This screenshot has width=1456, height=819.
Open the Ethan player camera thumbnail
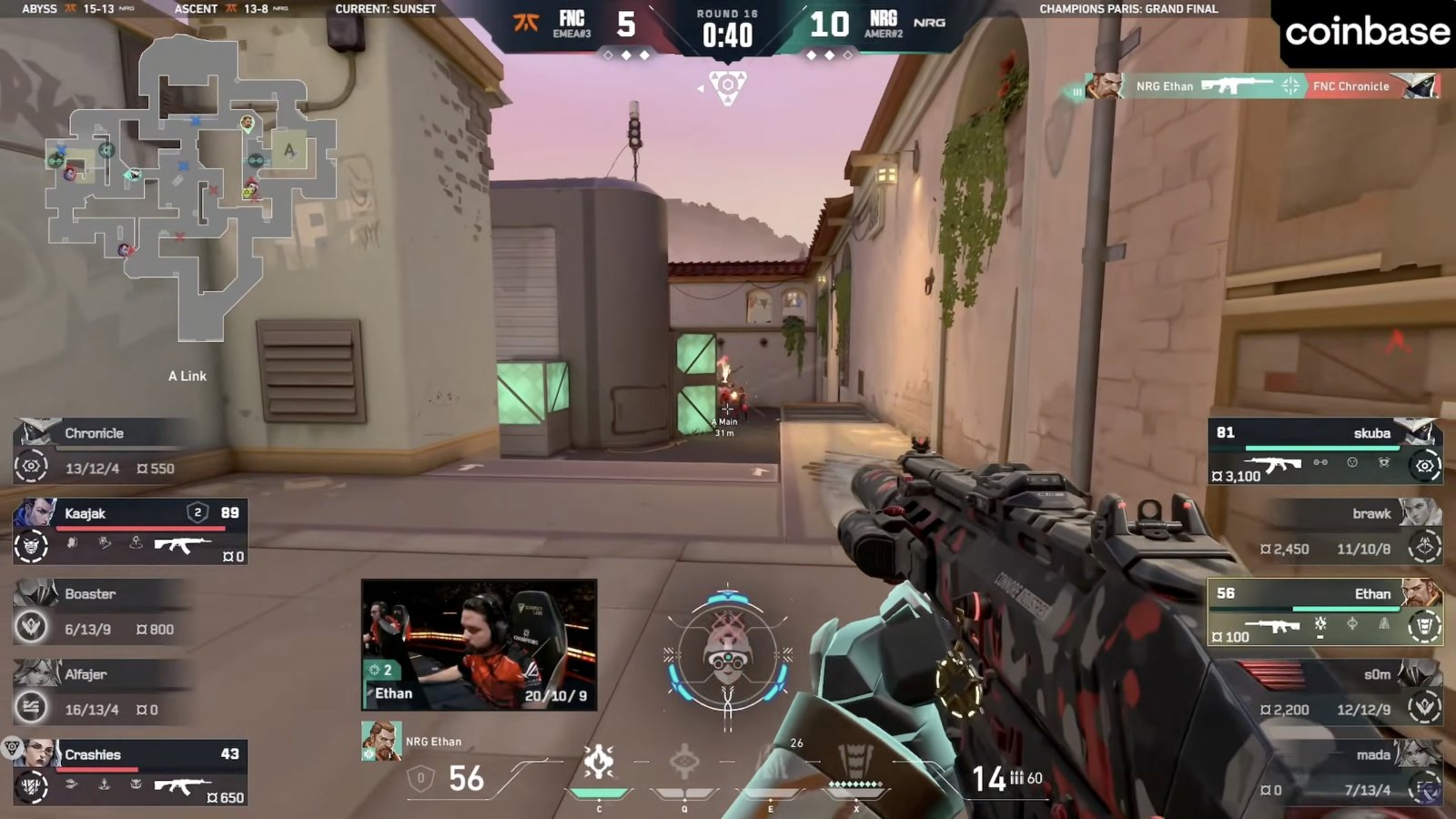pyautogui.click(x=480, y=644)
